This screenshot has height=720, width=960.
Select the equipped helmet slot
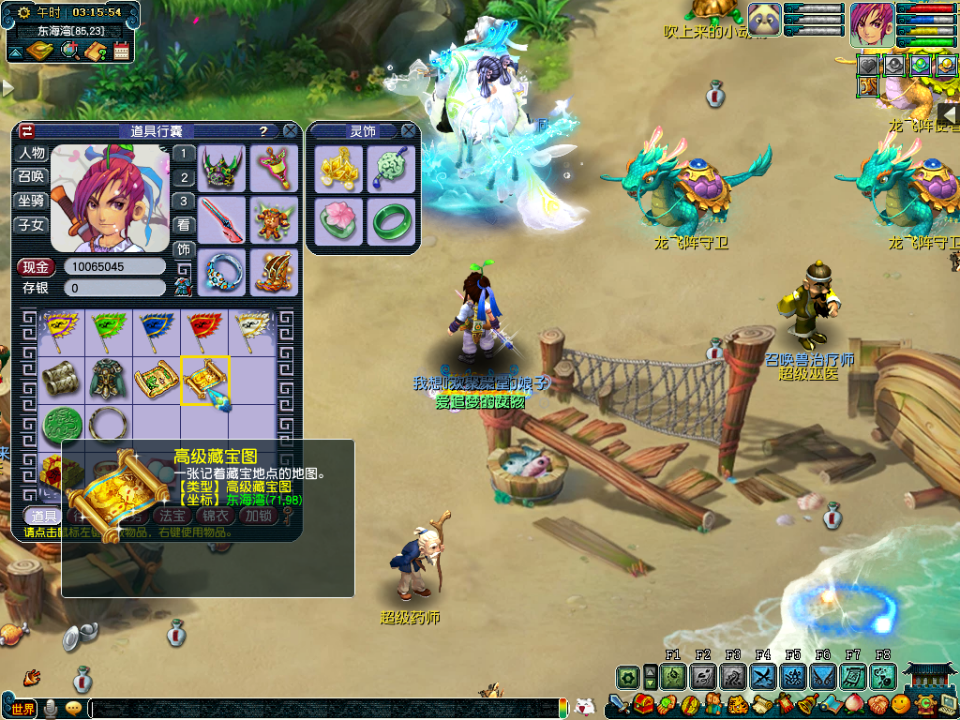tap(222, 168)
